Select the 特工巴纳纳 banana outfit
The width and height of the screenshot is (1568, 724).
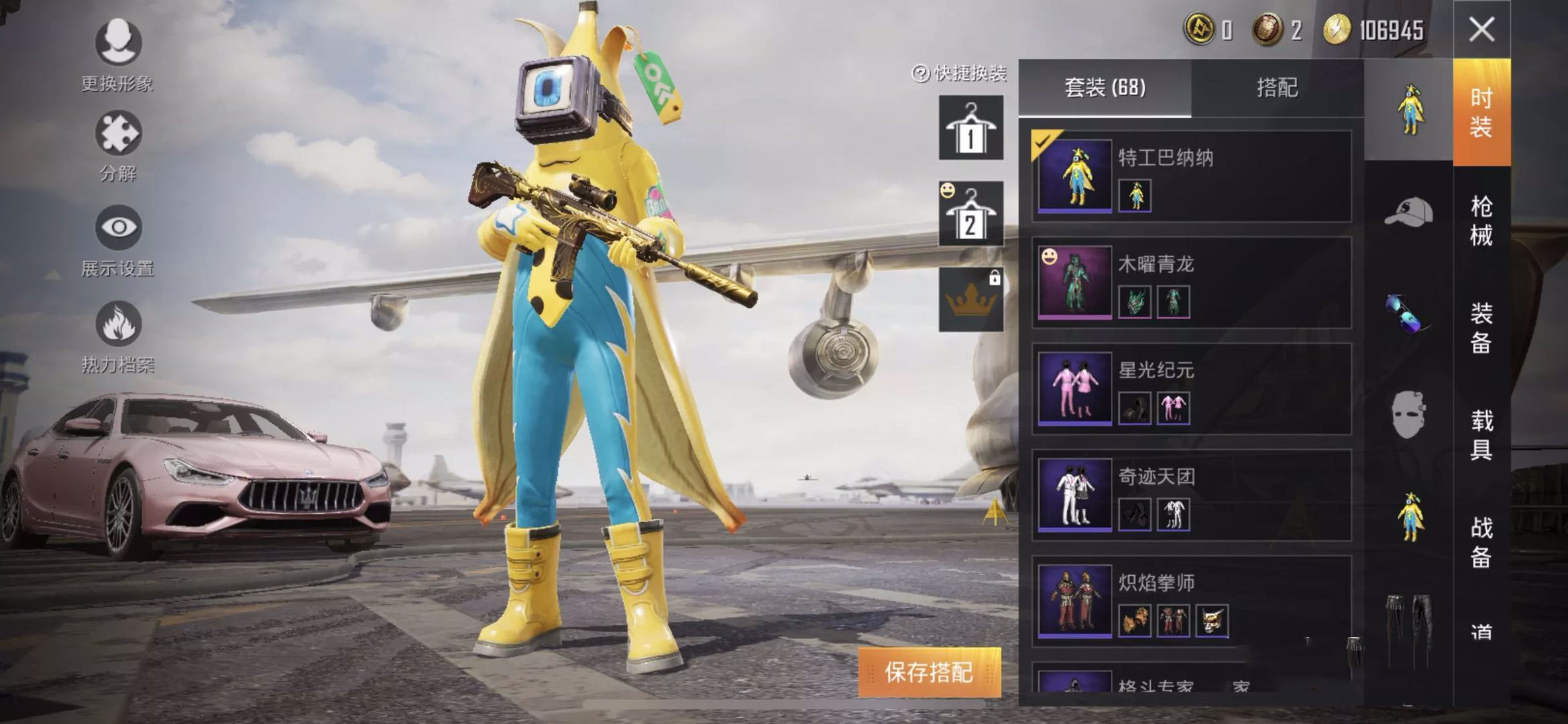click(x=1191, y=176)
